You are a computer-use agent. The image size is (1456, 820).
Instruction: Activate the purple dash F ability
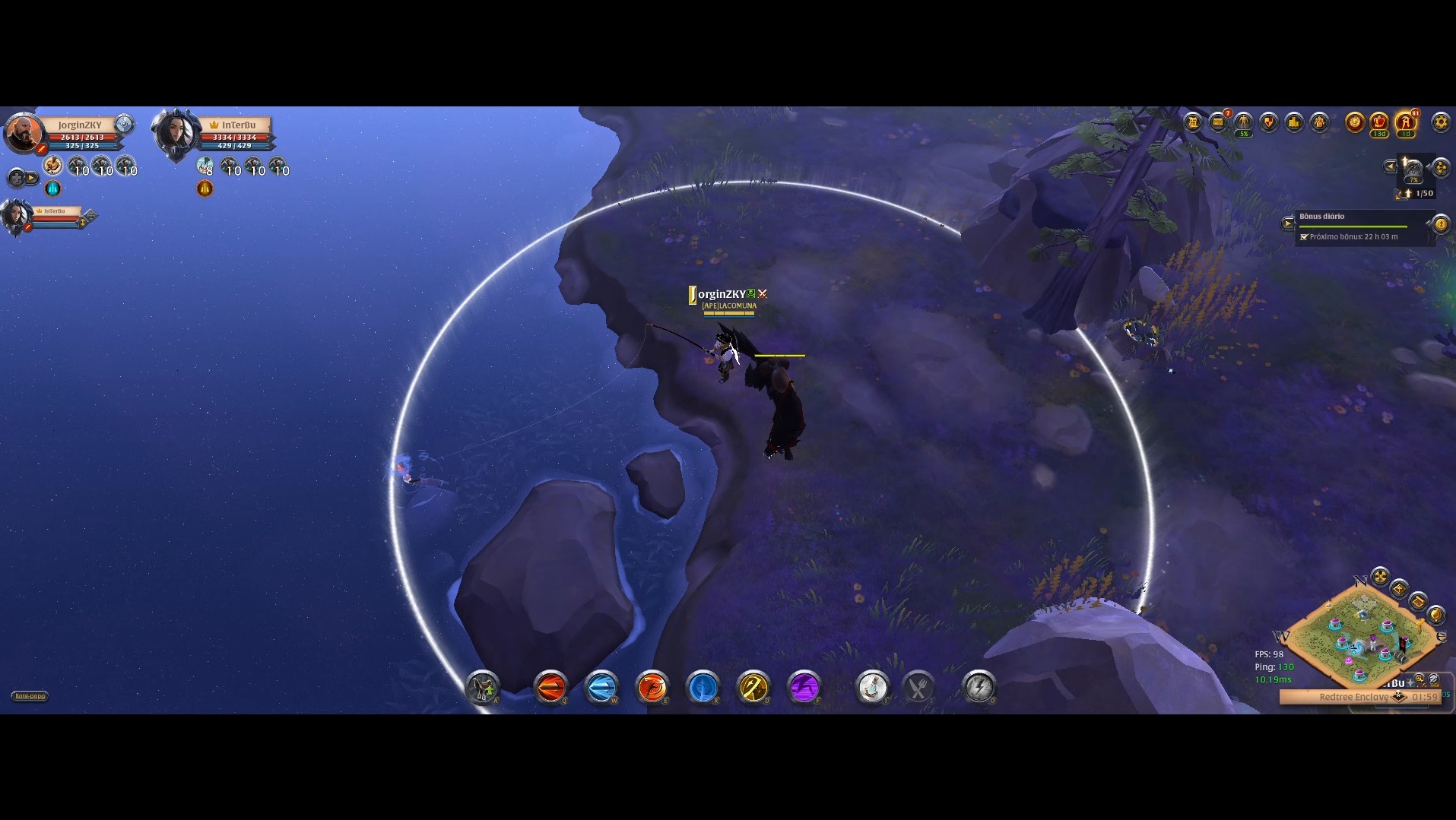(x=804, y=688)
